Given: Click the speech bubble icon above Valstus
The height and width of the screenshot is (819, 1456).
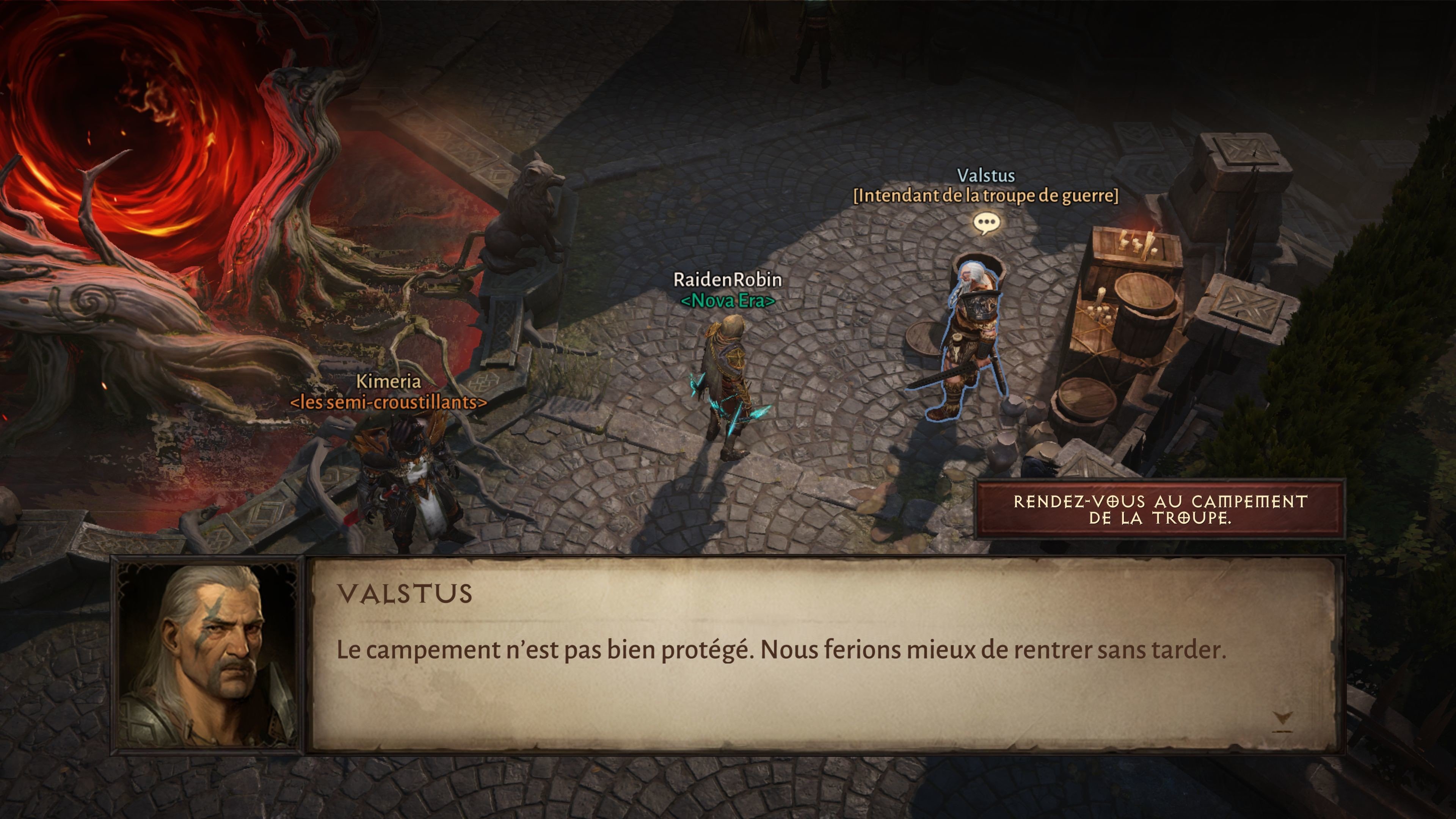Looking at the screenshot, I should pos(986,223).
